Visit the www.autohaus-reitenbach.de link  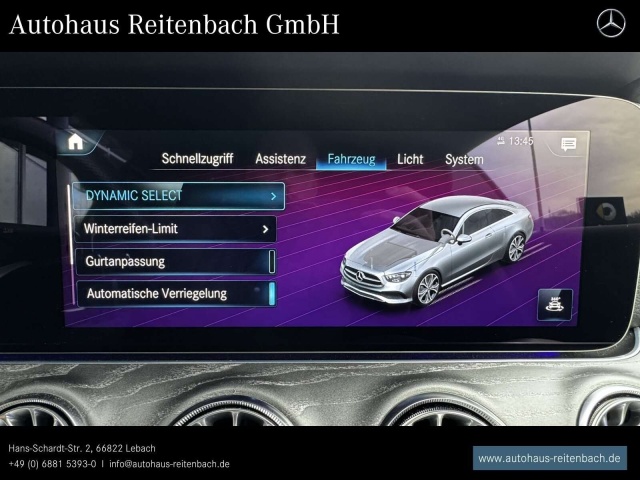(x=549, y=458)
